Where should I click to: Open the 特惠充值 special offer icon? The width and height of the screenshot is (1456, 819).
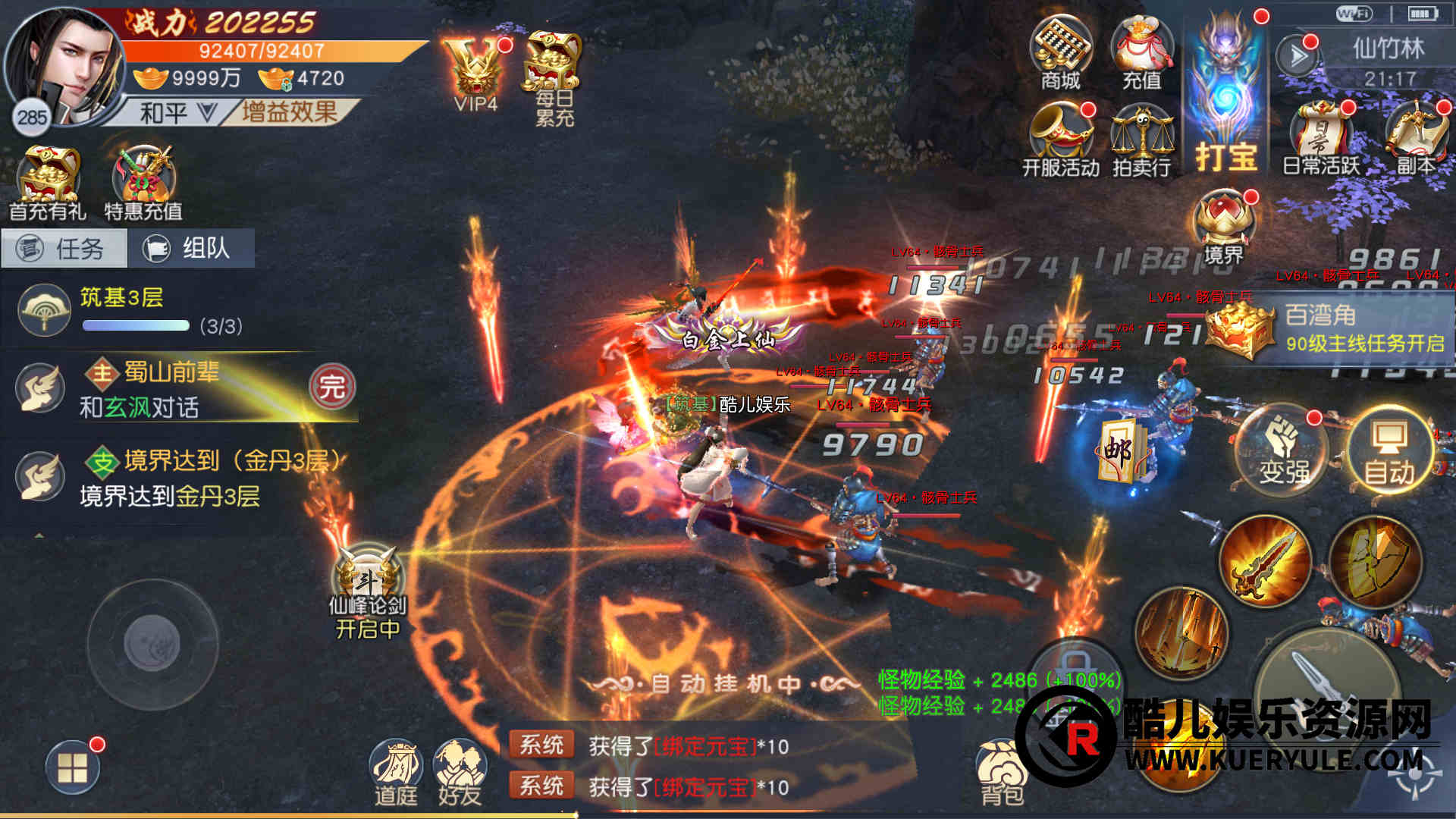(143, 184)
